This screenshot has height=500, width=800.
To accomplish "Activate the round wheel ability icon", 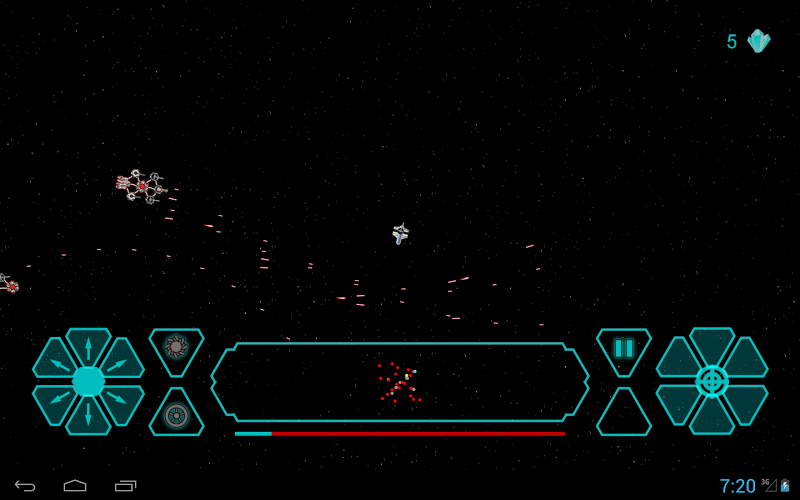I will 176,415.
